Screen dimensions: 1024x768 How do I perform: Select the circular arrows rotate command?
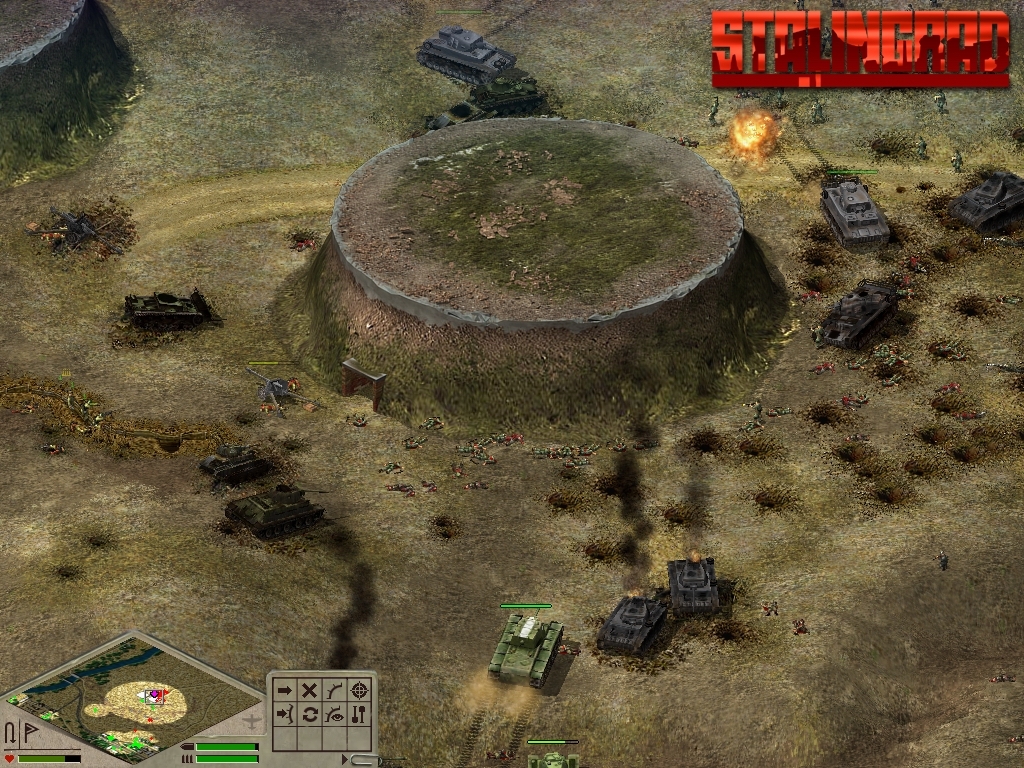pos(310,714)
